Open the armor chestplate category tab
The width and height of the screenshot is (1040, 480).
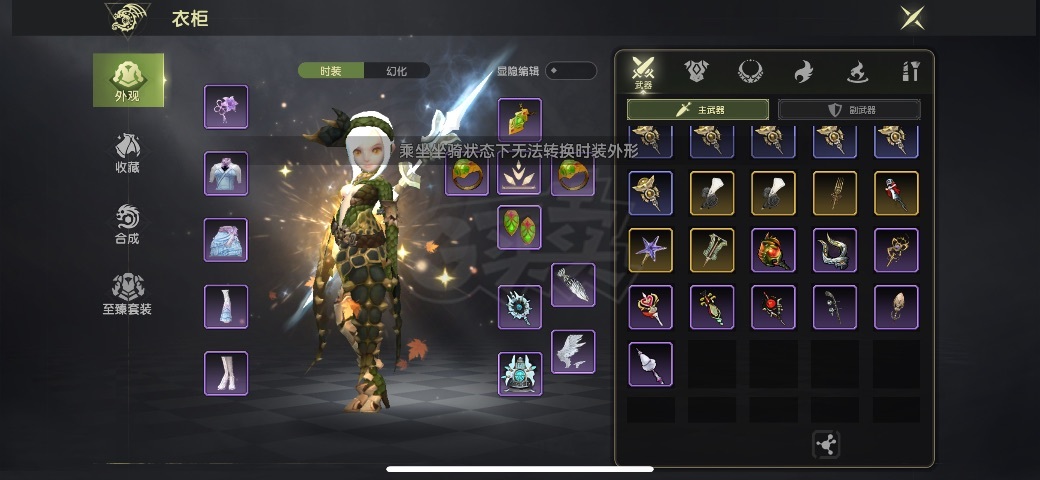pos(697,71)
